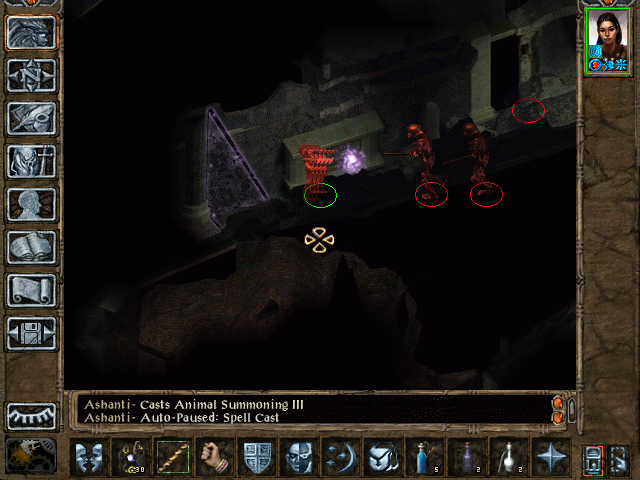Image resolution: width=640 pixels, height=480 pixels.
Task: Use the blue potion quick slot
Action: 424,458
